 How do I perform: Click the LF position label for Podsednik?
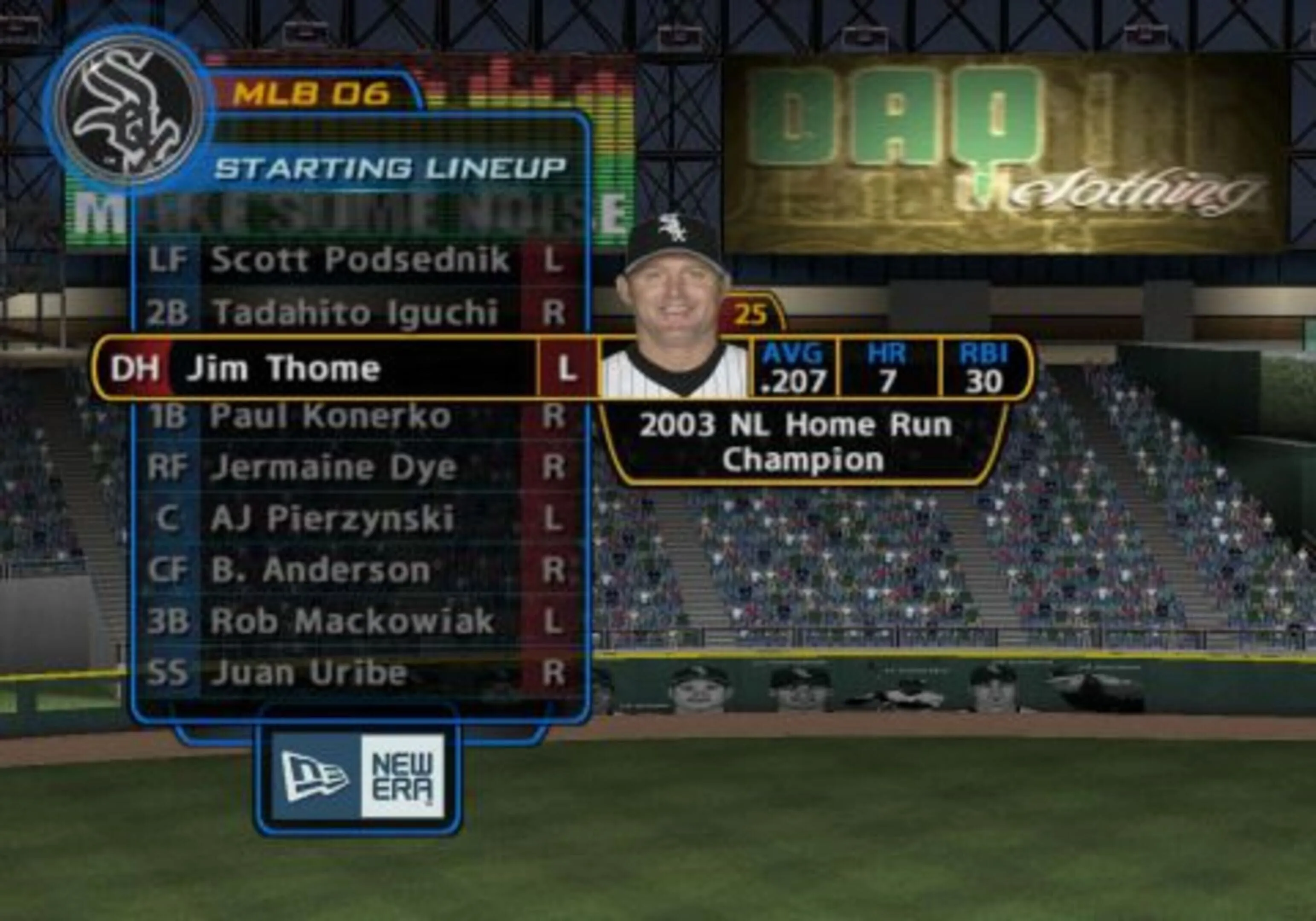[169, 261]
